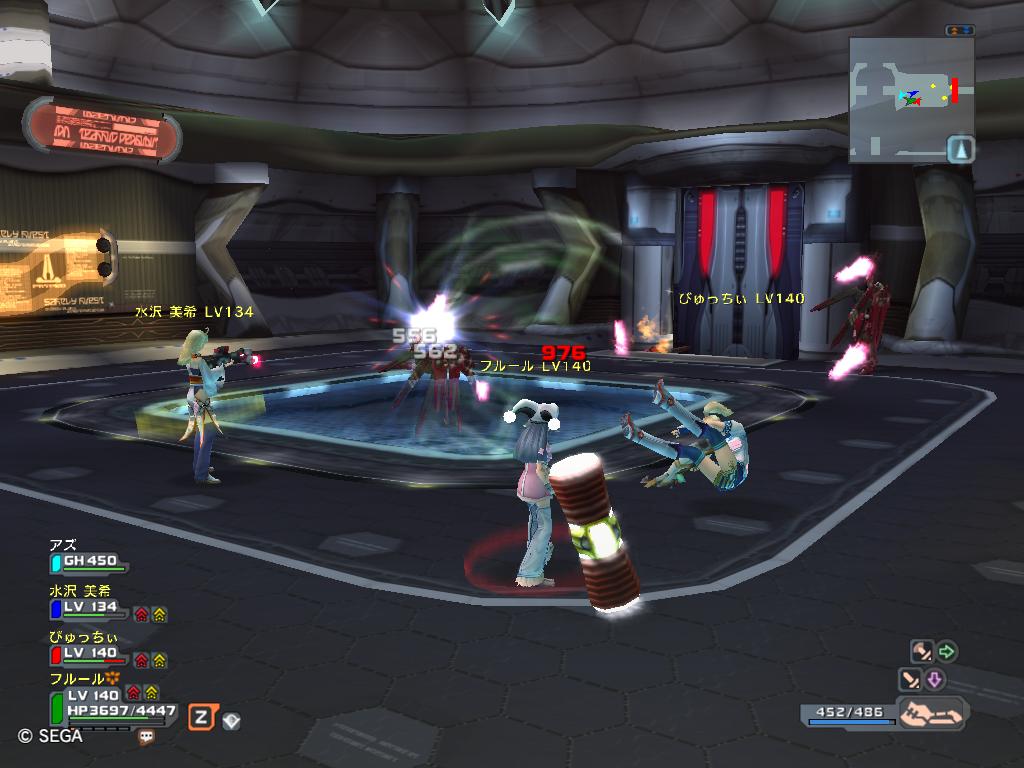Click the minimap's compass arrow button
This screenshot has height=768, width=1024.
(x=960, y=150)
